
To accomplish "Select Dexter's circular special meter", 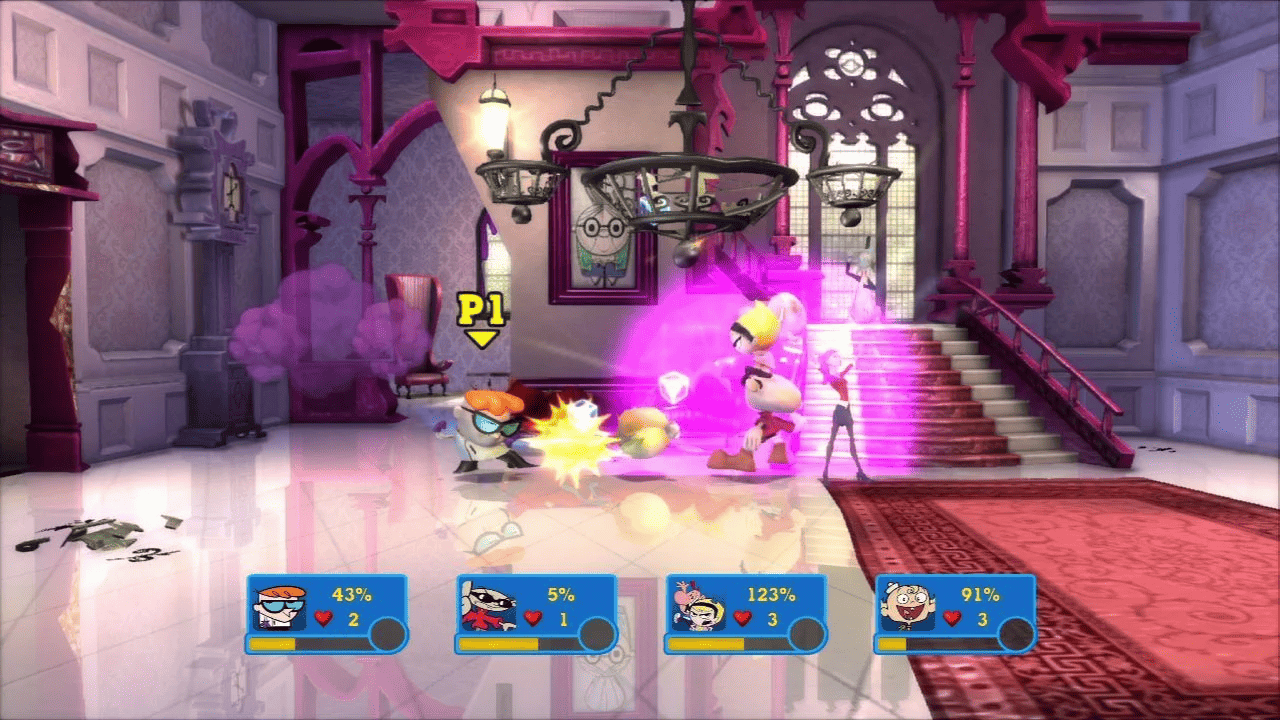I will coord(389,632).
